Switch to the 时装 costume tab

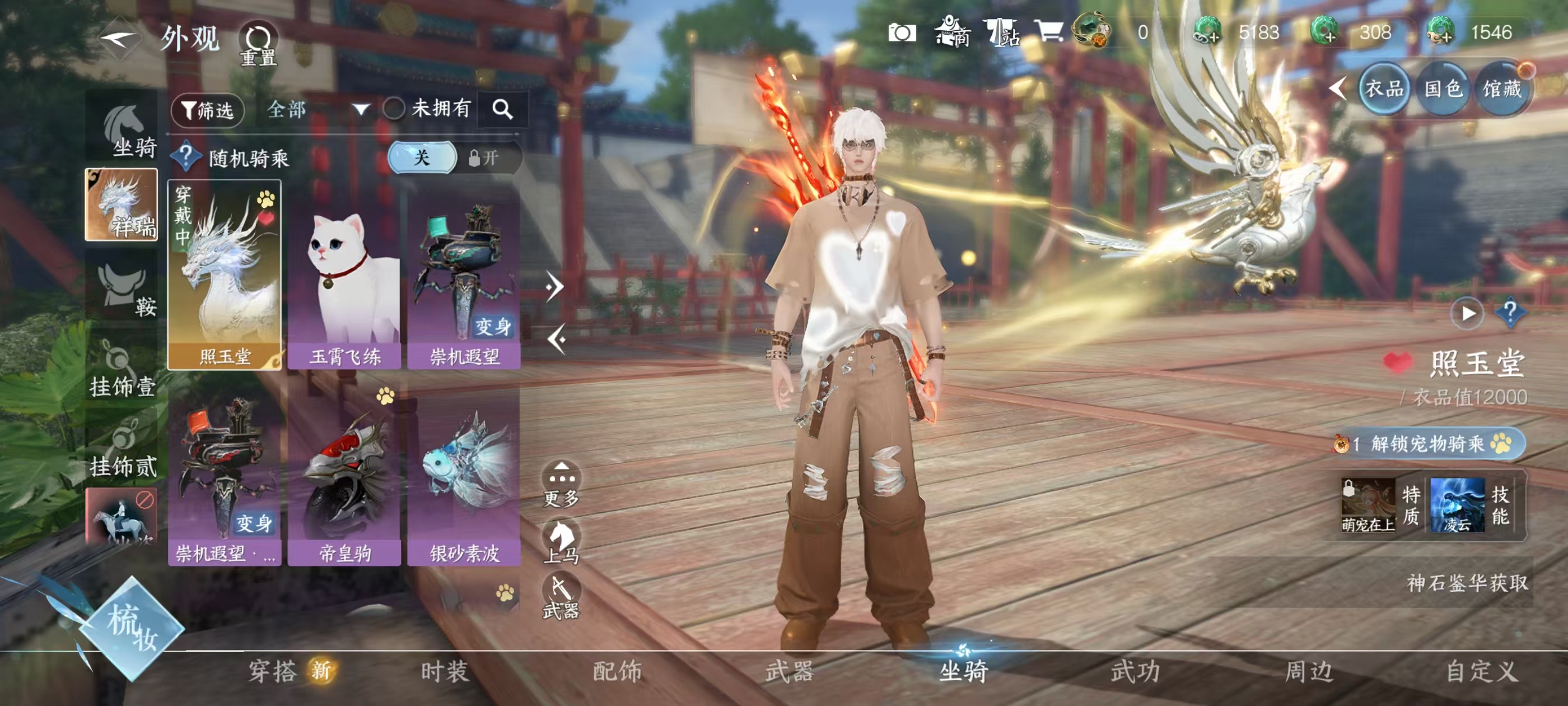445,671
